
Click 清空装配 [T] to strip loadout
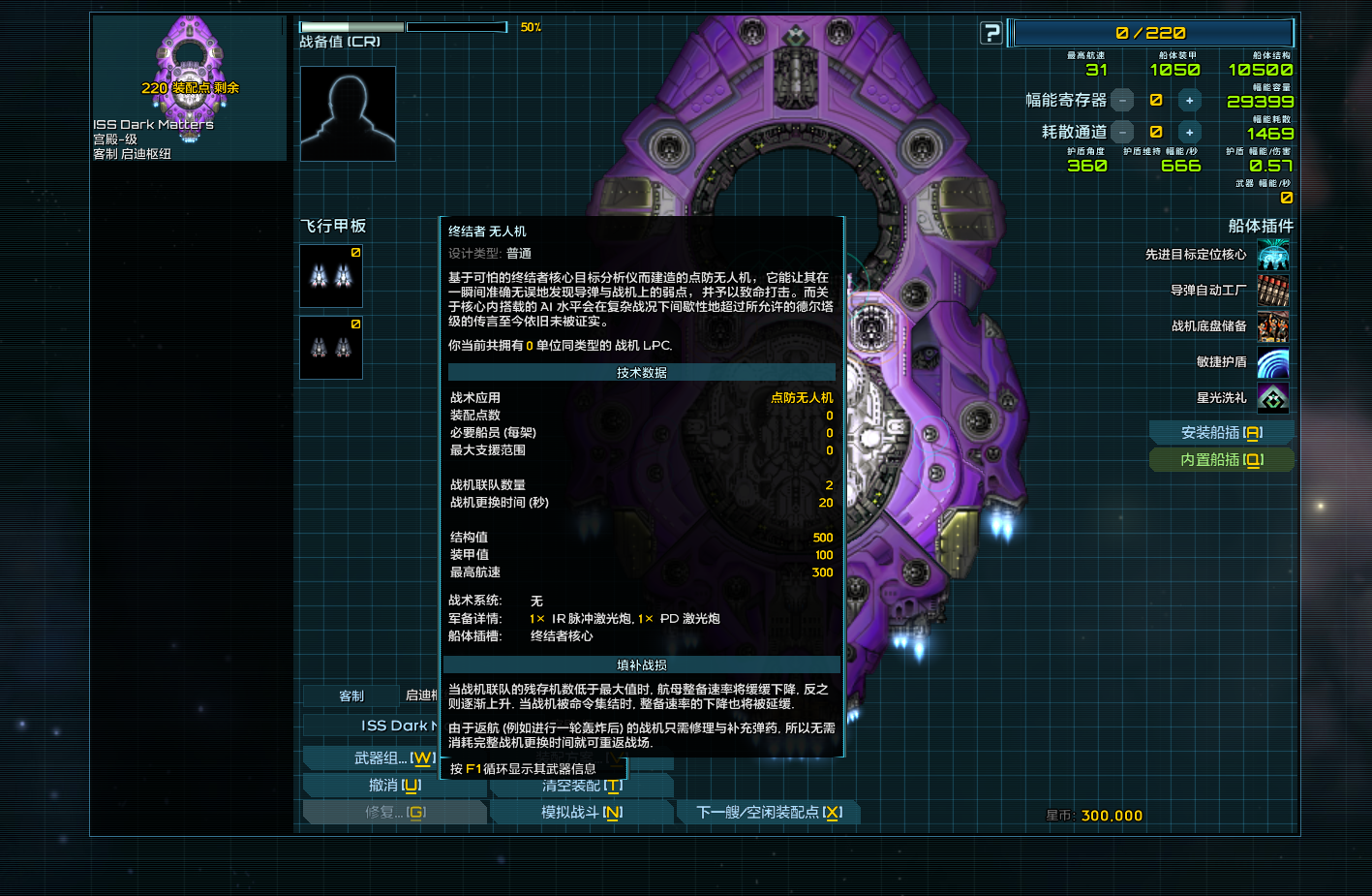point(582,786)
